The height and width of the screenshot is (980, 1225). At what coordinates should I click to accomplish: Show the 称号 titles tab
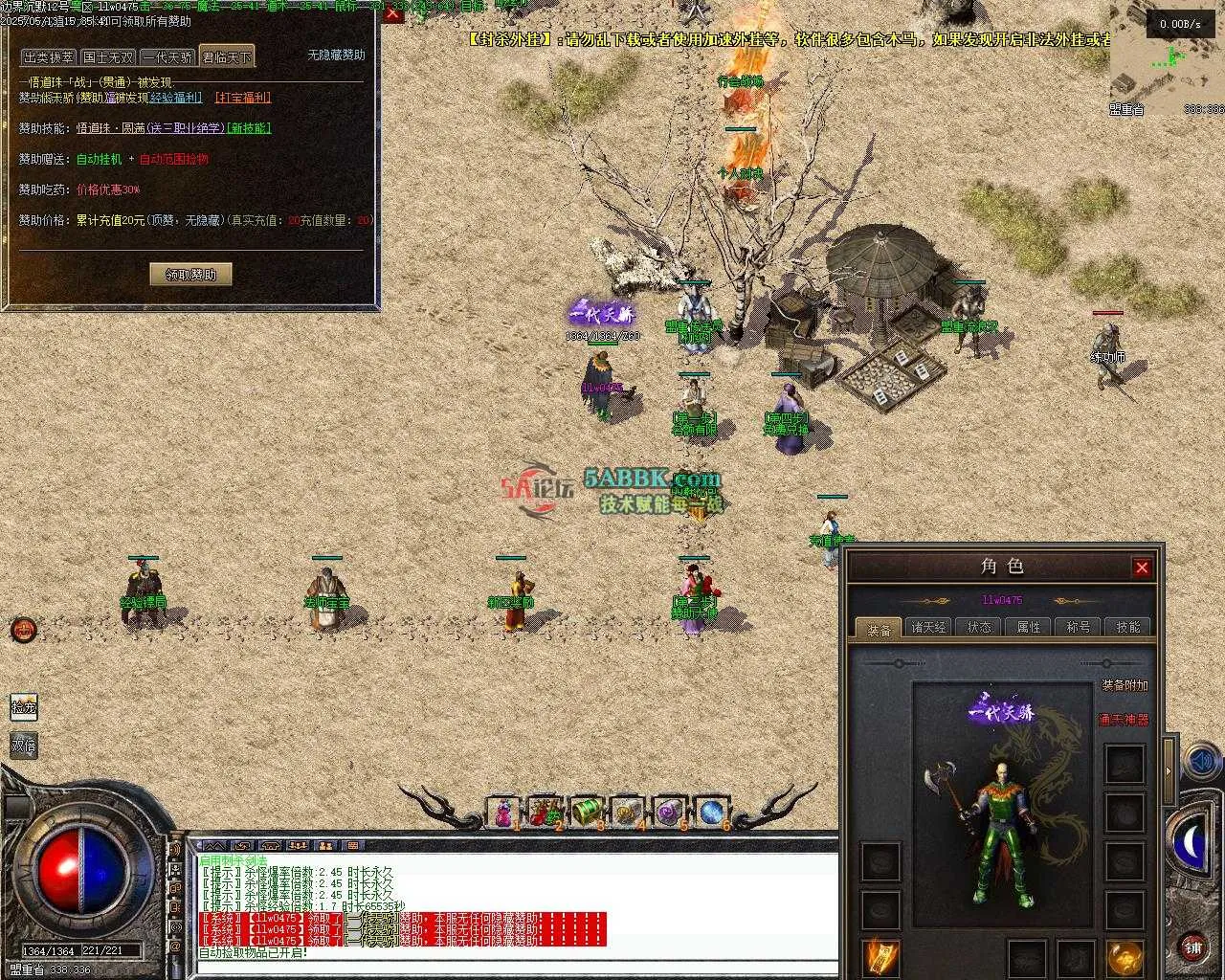click(x=1079, y=628)
